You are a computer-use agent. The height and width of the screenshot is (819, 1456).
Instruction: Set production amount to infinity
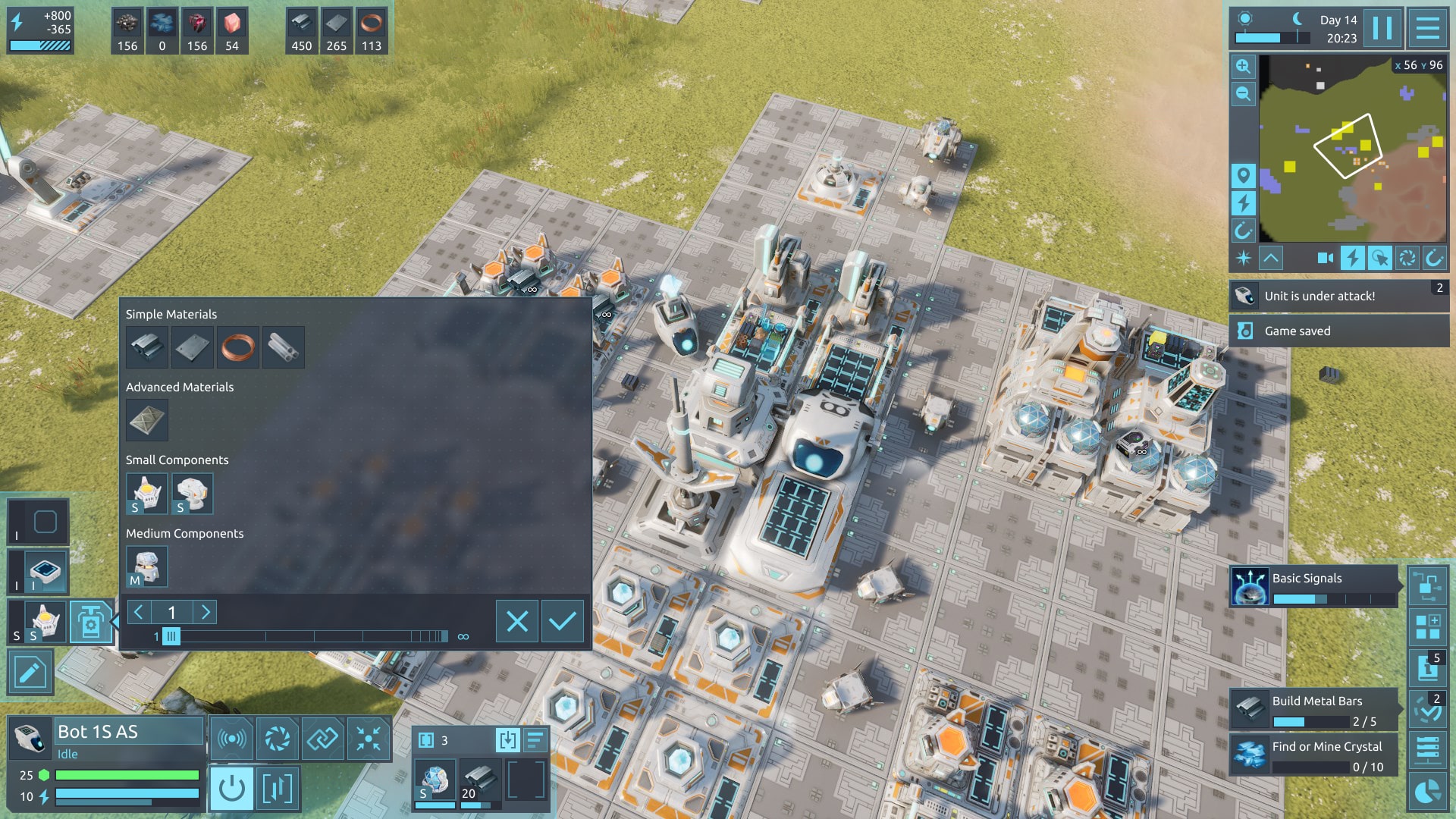coord(463,637)
